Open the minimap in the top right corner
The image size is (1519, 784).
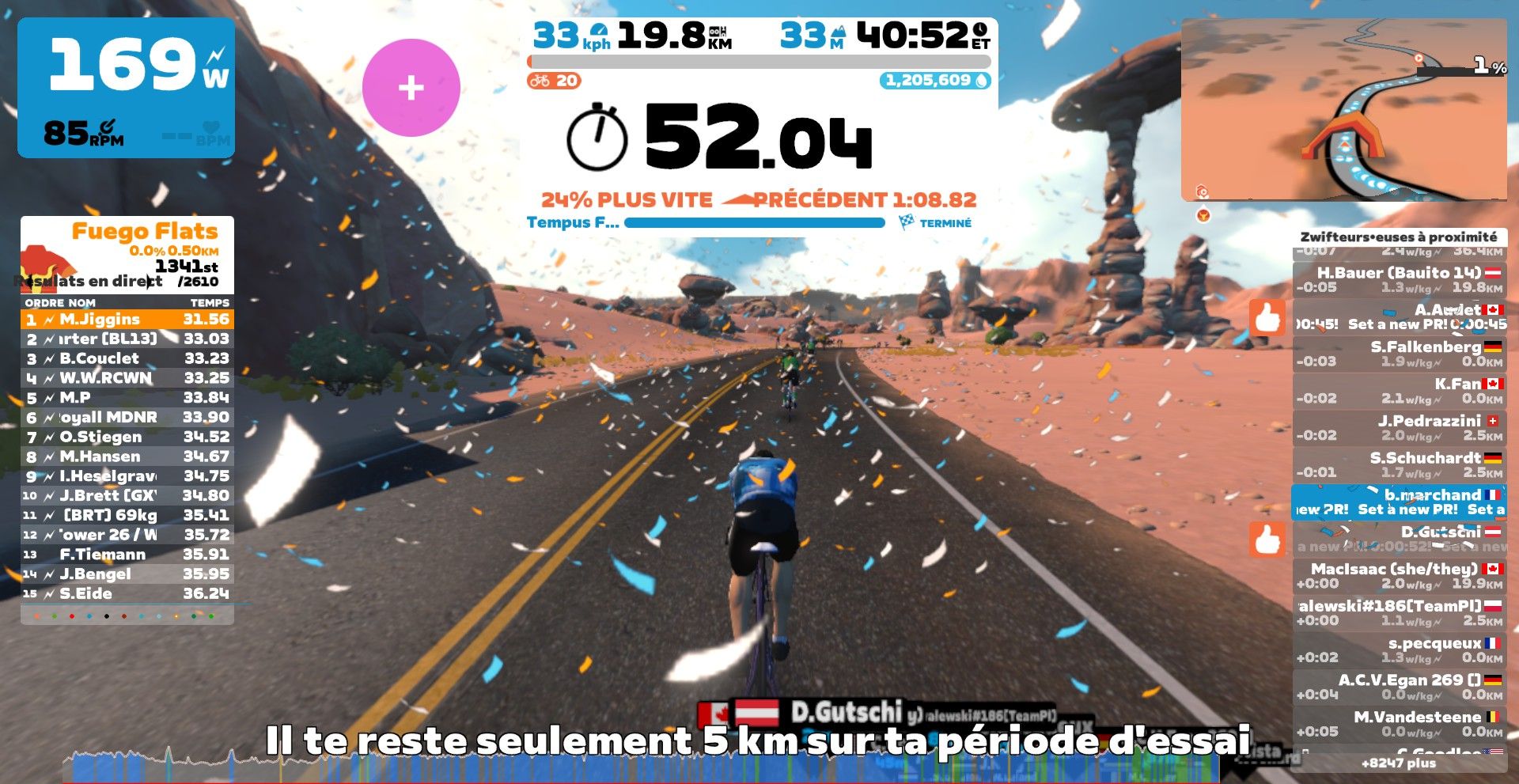(1345, 107)
